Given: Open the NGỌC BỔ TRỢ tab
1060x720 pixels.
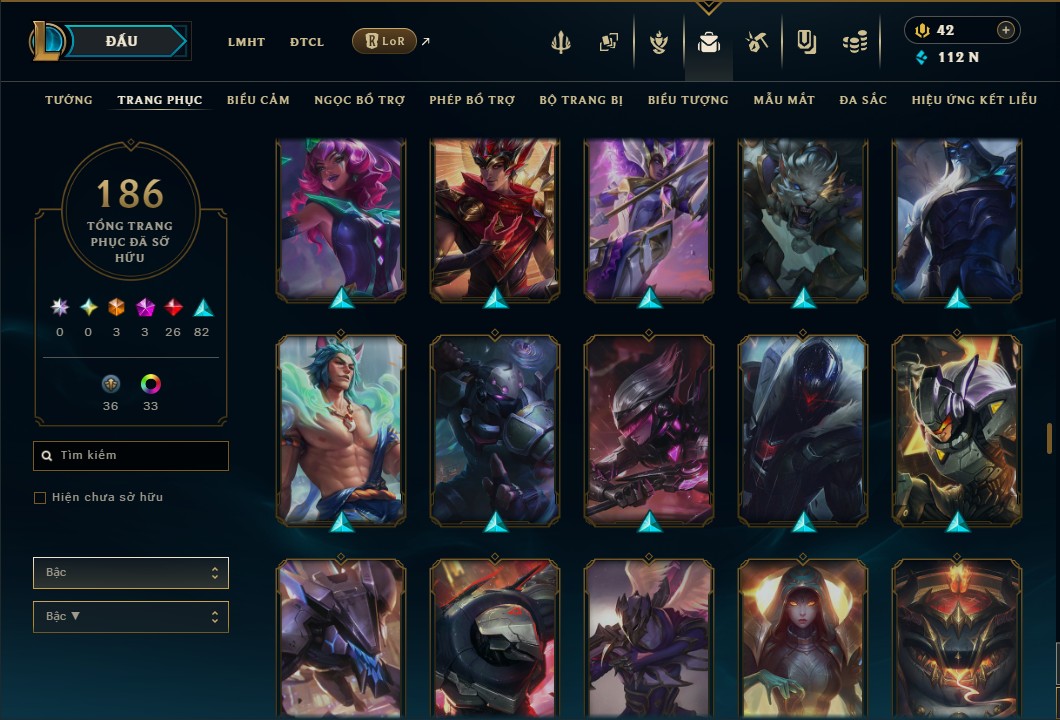Looking at the screenshot, I should 359,100.
